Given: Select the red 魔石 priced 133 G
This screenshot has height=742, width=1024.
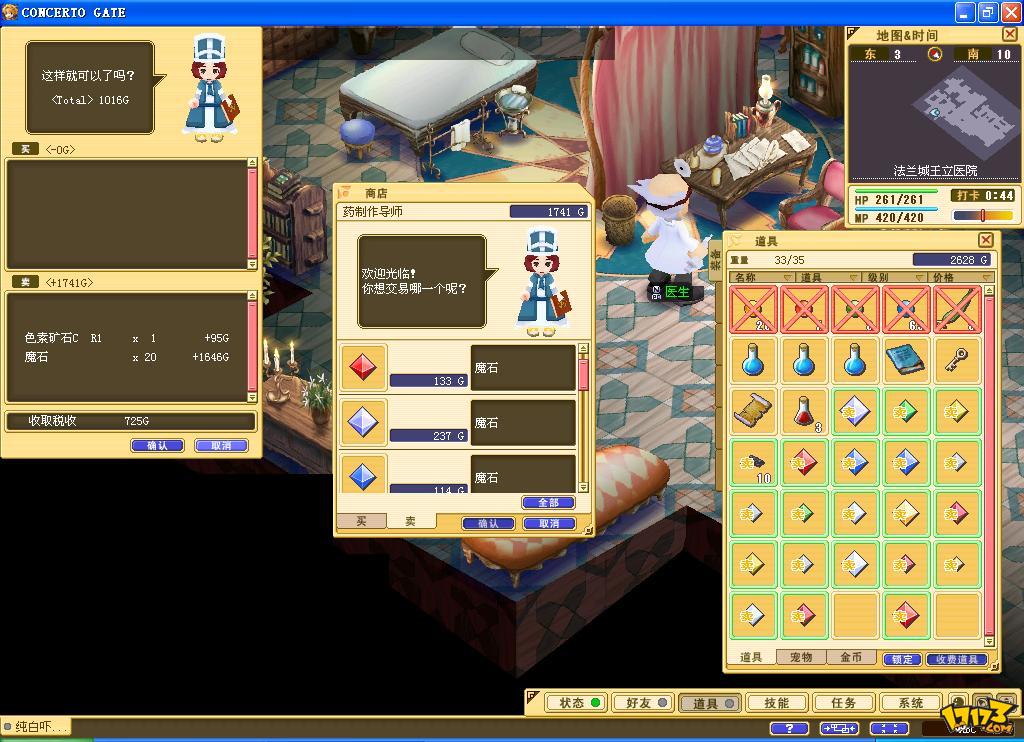Looking at the screenshot, I should [361, 368].
